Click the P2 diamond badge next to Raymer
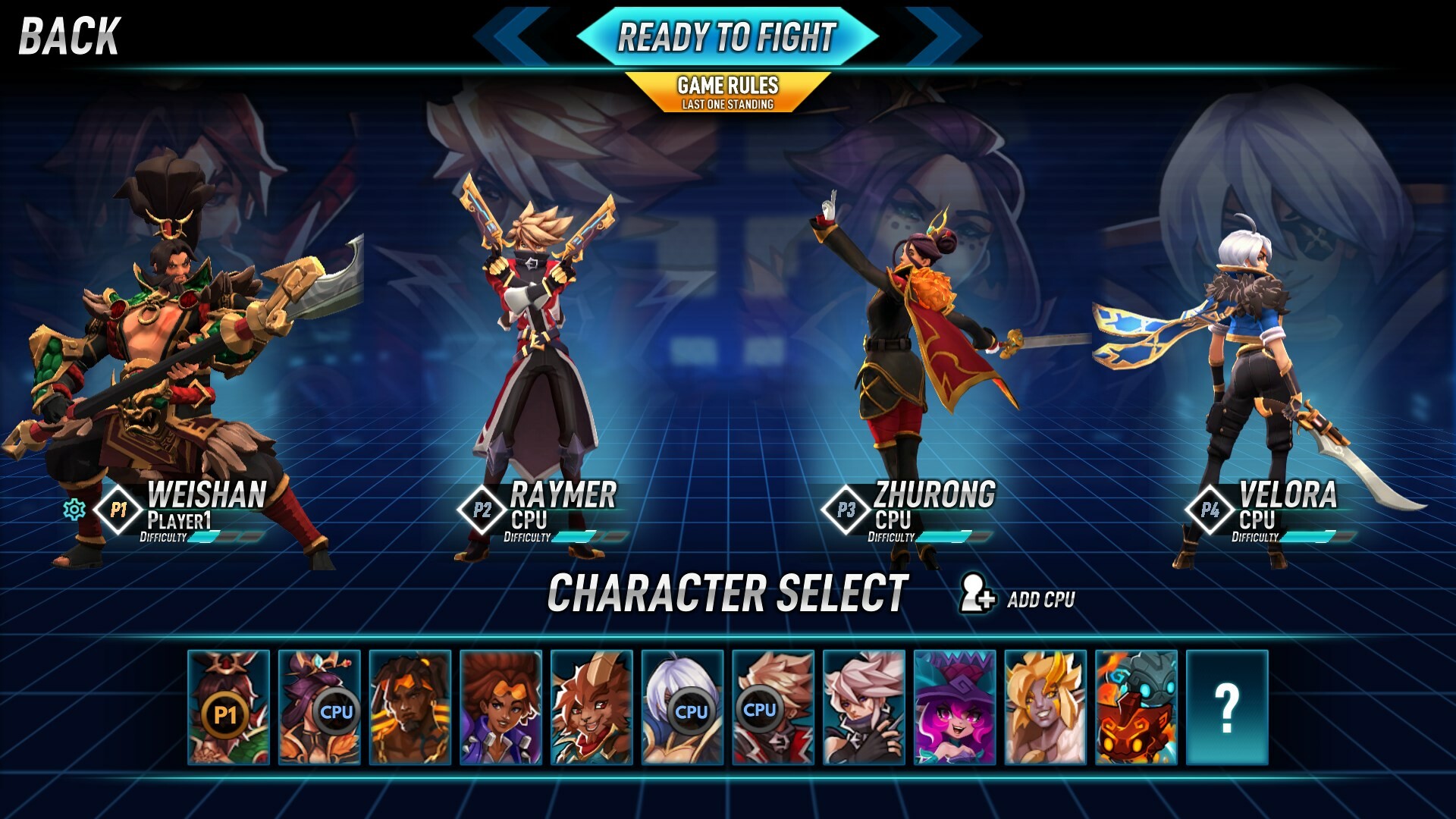Screen dimensions: 1456x819 point(483,511)
